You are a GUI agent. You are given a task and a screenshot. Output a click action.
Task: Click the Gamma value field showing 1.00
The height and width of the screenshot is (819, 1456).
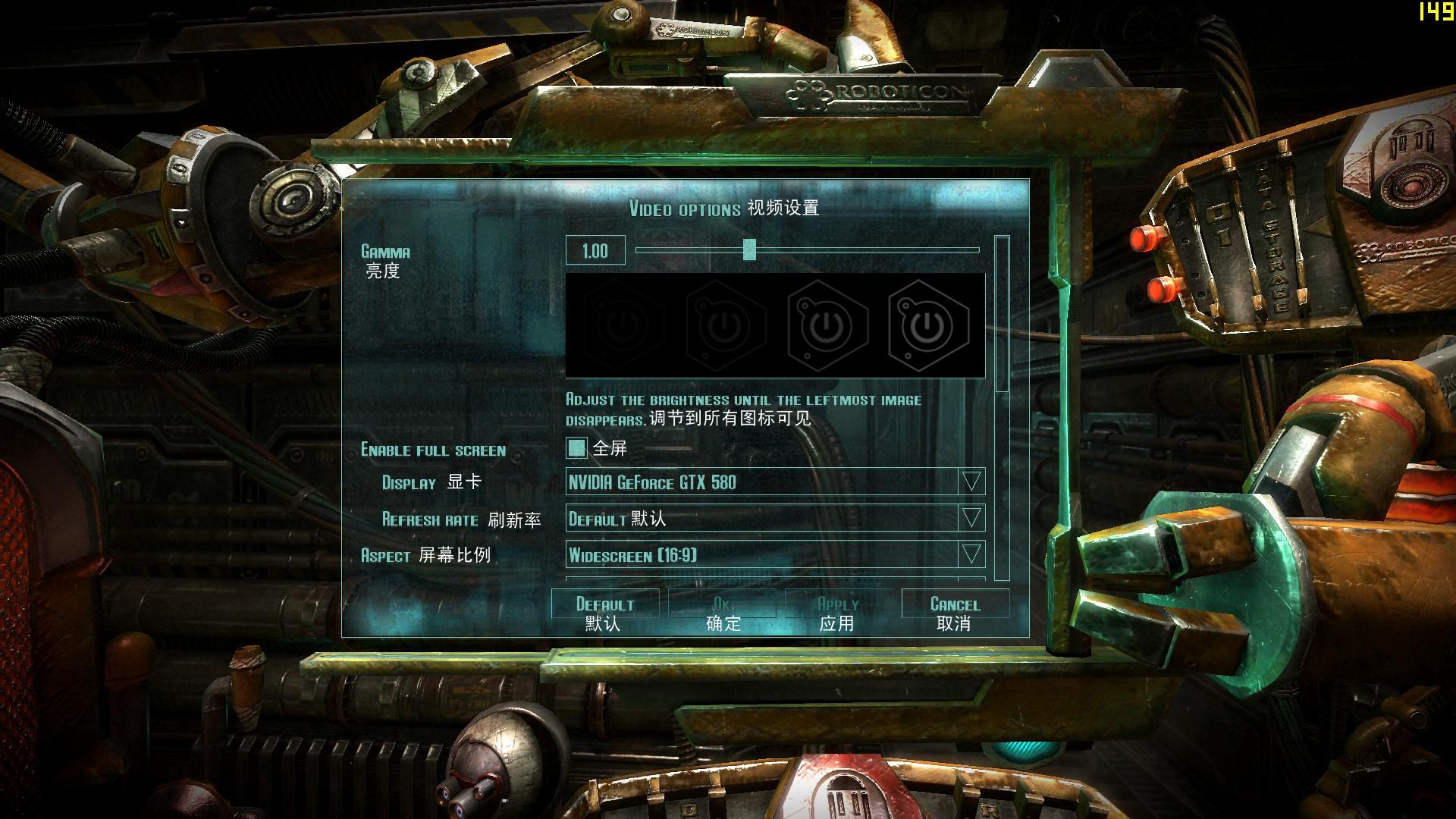[595, 251]
